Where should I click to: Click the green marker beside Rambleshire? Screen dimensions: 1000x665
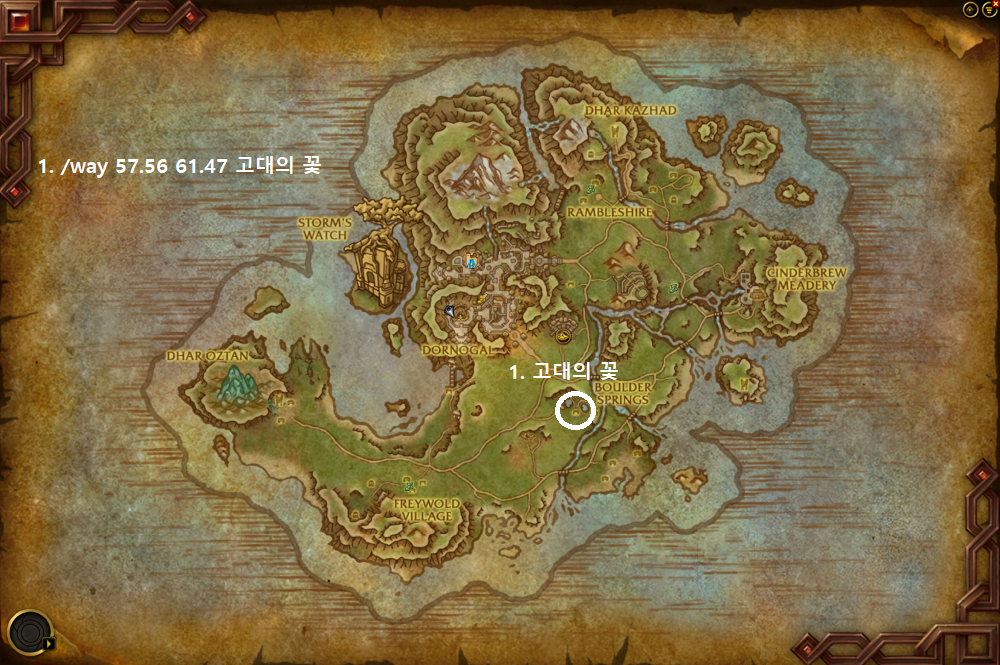(x=591, y=187)
